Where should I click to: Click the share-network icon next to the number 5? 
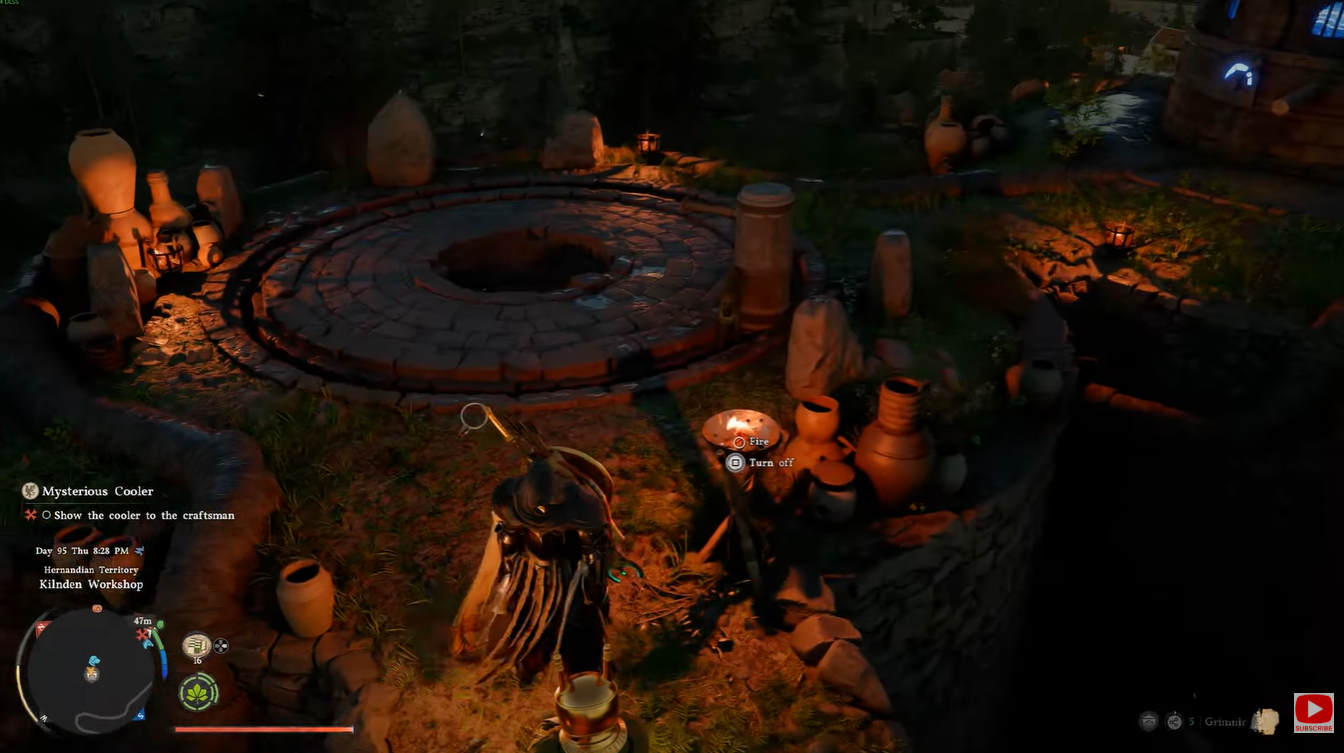1174,721
